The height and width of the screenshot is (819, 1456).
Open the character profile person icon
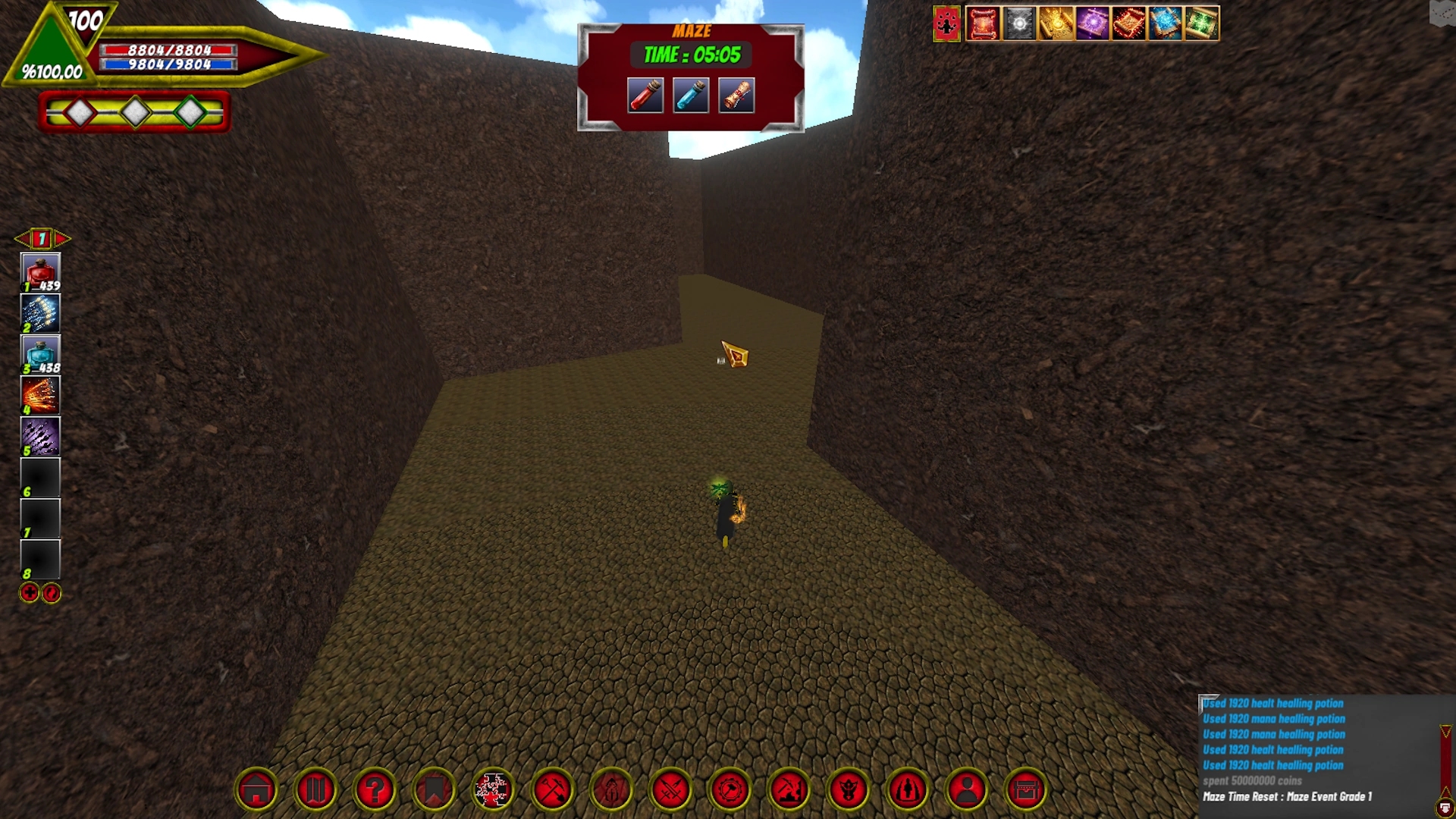click(967, 789)
